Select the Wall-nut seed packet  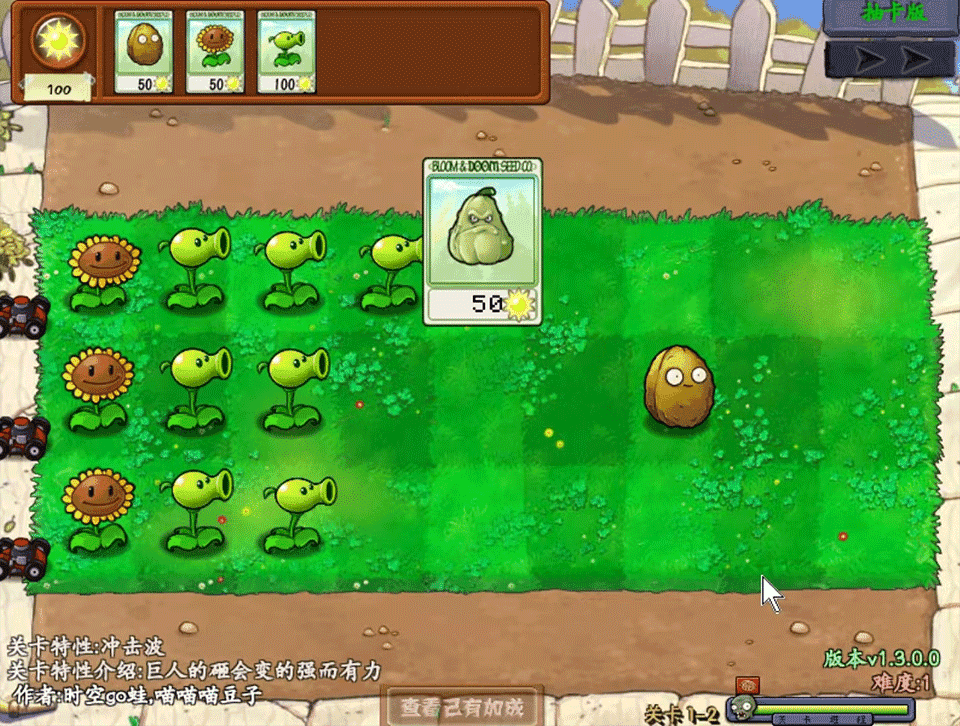pyautogui.click(x=143, y=52)
